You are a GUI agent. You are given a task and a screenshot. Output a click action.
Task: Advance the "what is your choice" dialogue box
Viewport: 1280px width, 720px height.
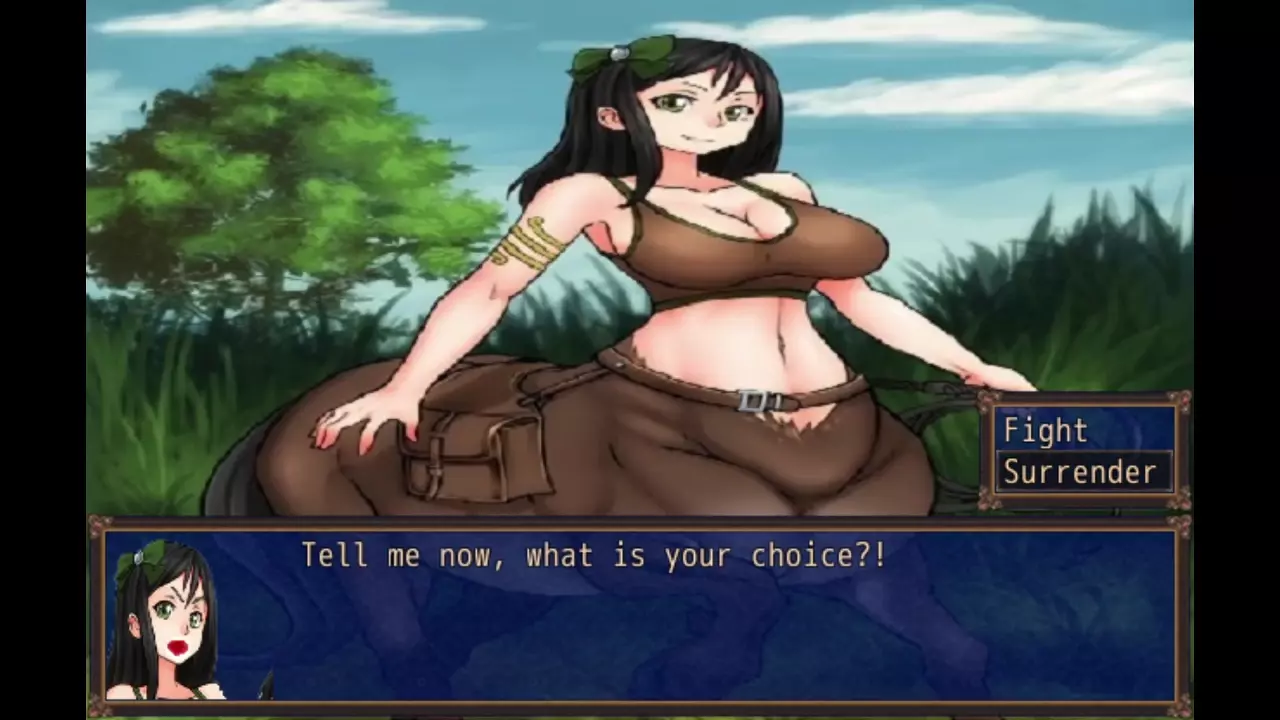pos(640,612)
